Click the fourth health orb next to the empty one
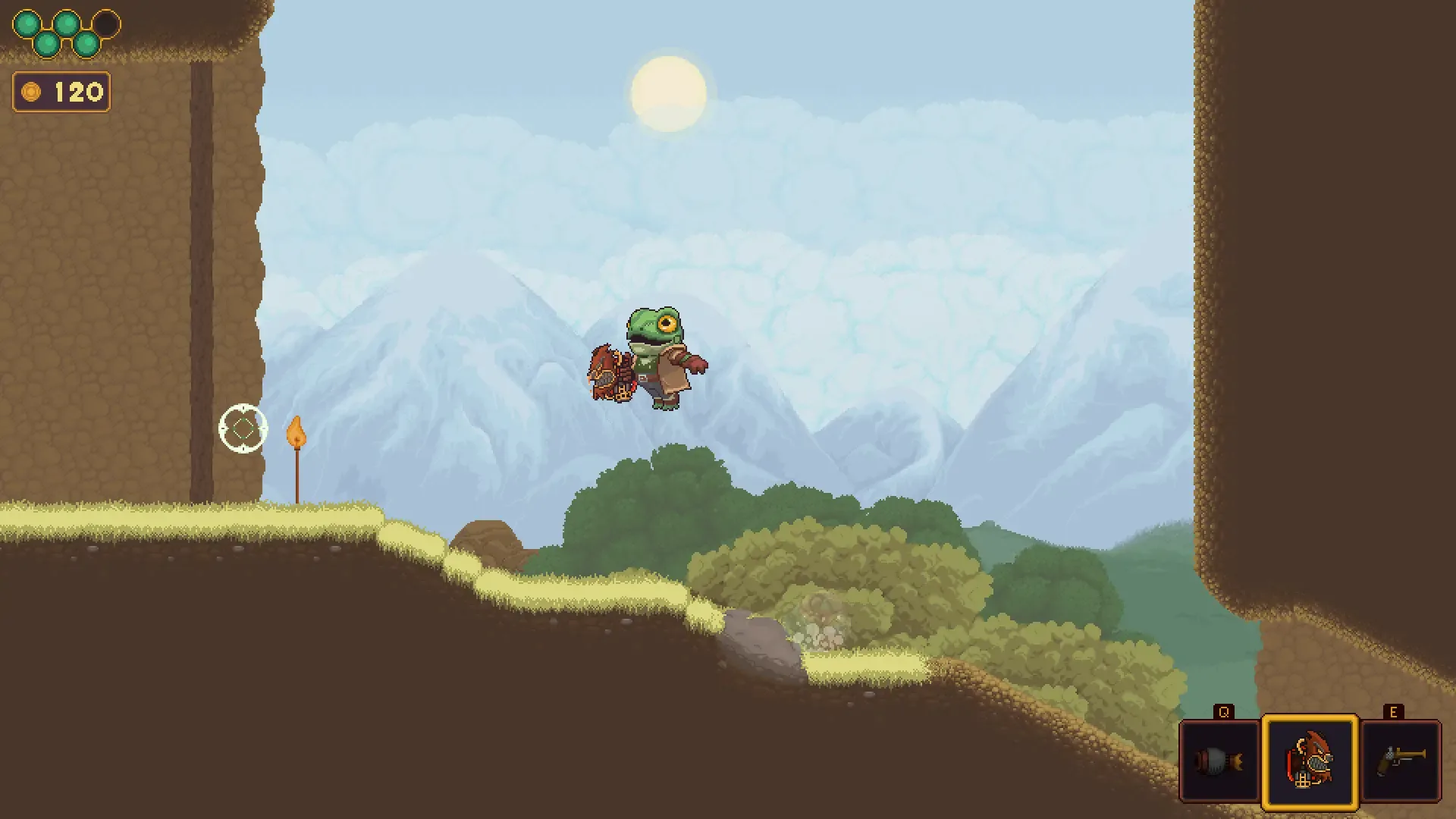This screenshot has width=1456, height=819. click(86, 45)
